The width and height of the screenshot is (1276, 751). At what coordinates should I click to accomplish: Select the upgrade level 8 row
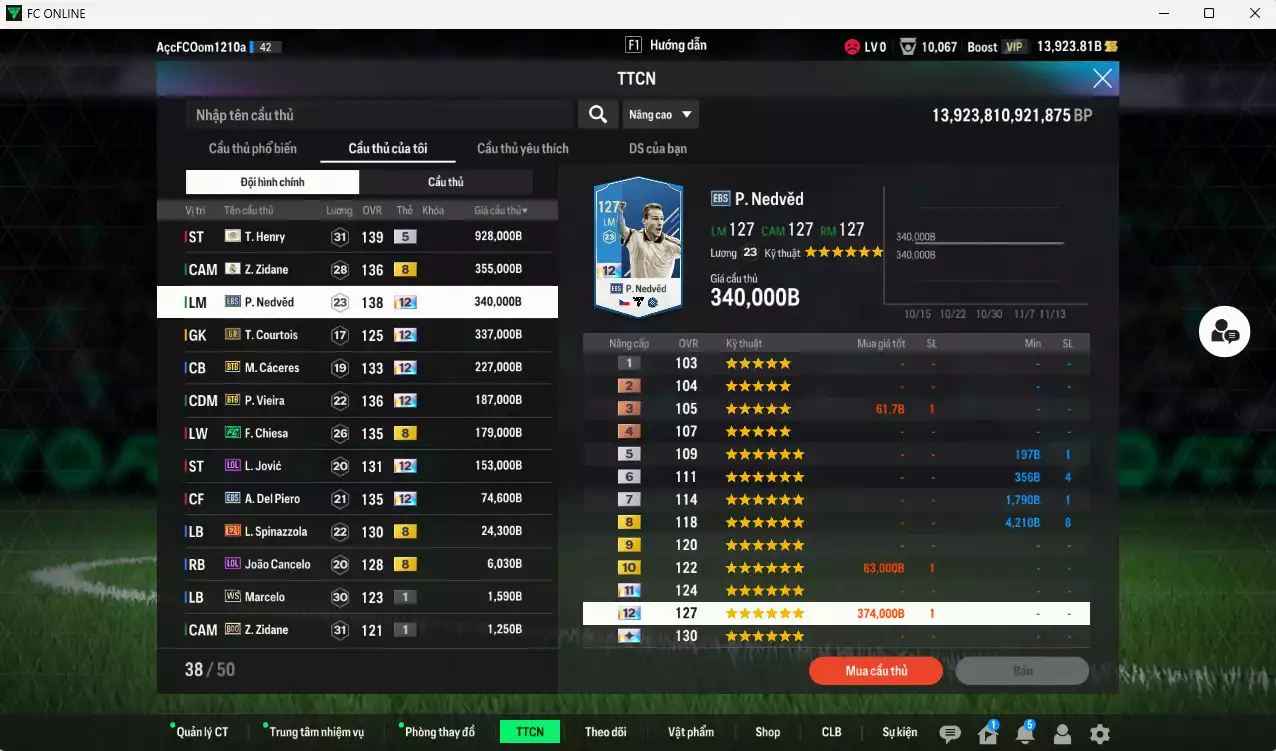click(x=836, y=522)
